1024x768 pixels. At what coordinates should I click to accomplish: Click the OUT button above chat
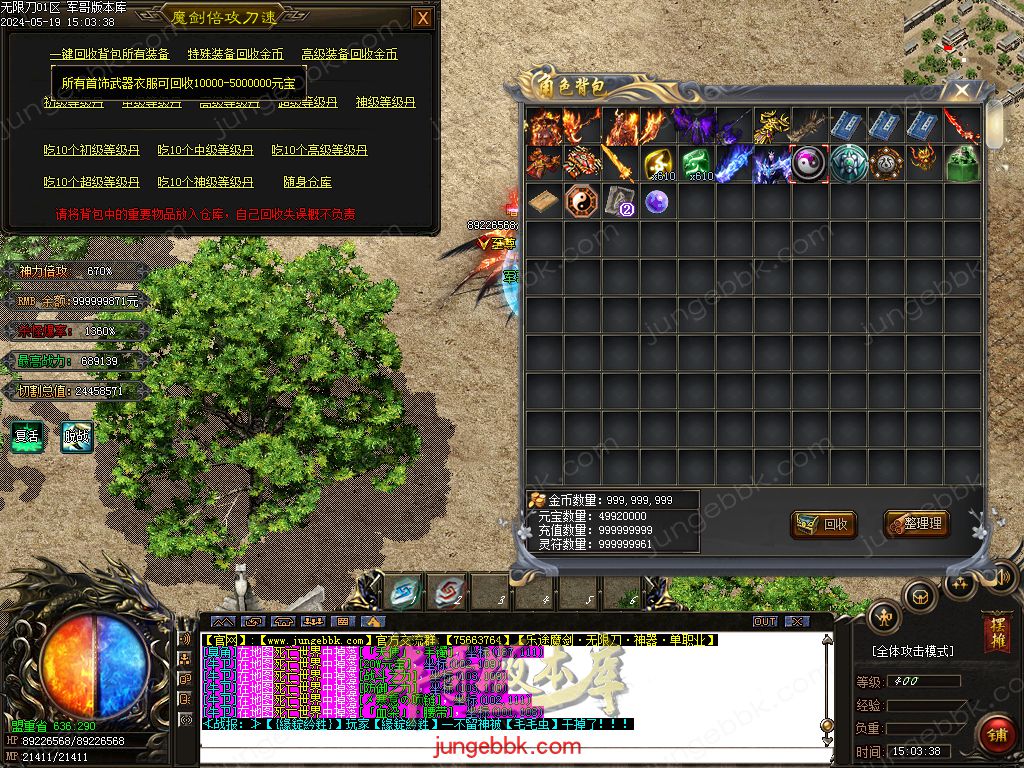click(x=765, y=621)
